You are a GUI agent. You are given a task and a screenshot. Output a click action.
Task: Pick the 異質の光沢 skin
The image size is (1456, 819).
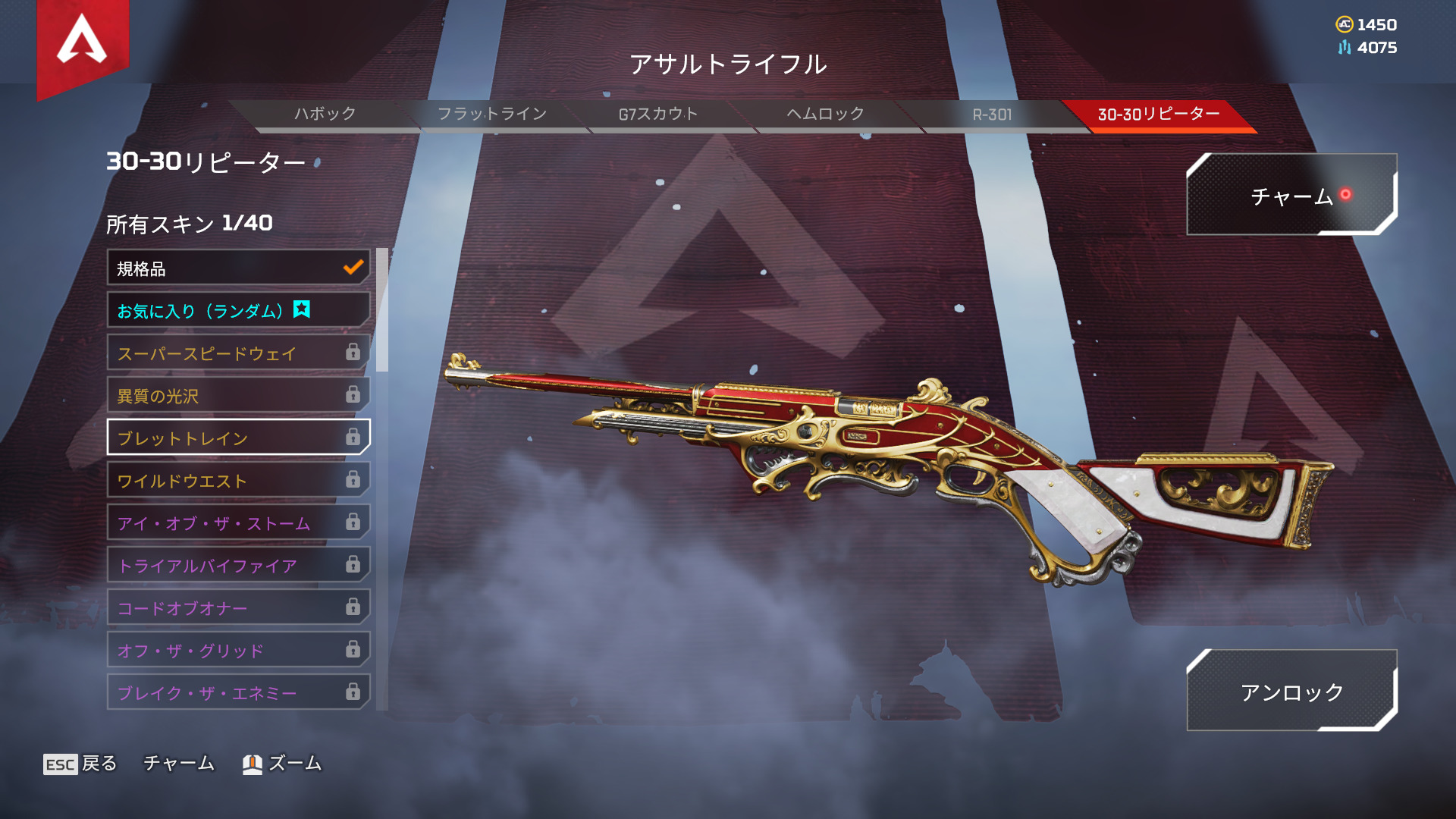238,396
